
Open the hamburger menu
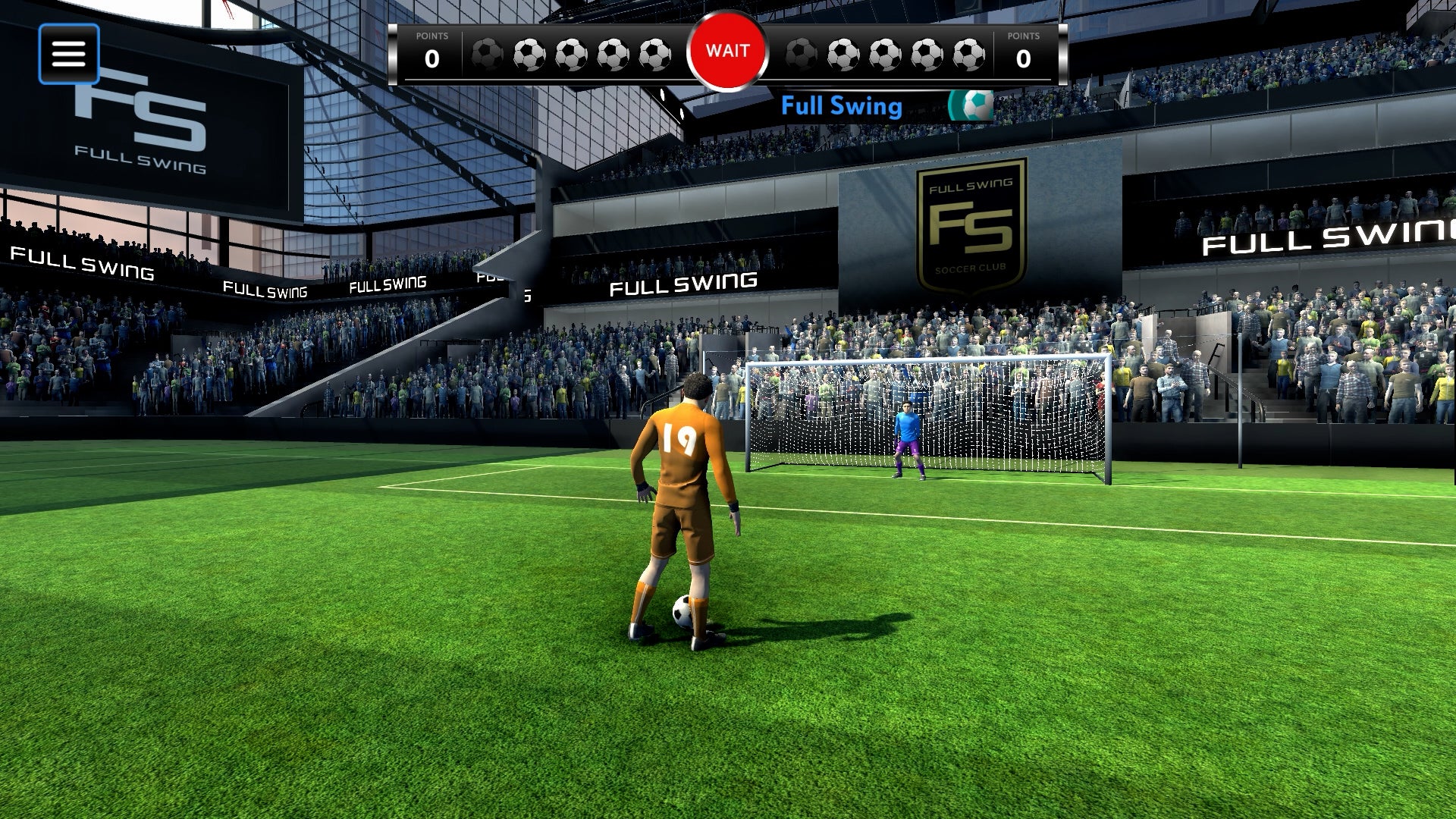click(68, 53)
